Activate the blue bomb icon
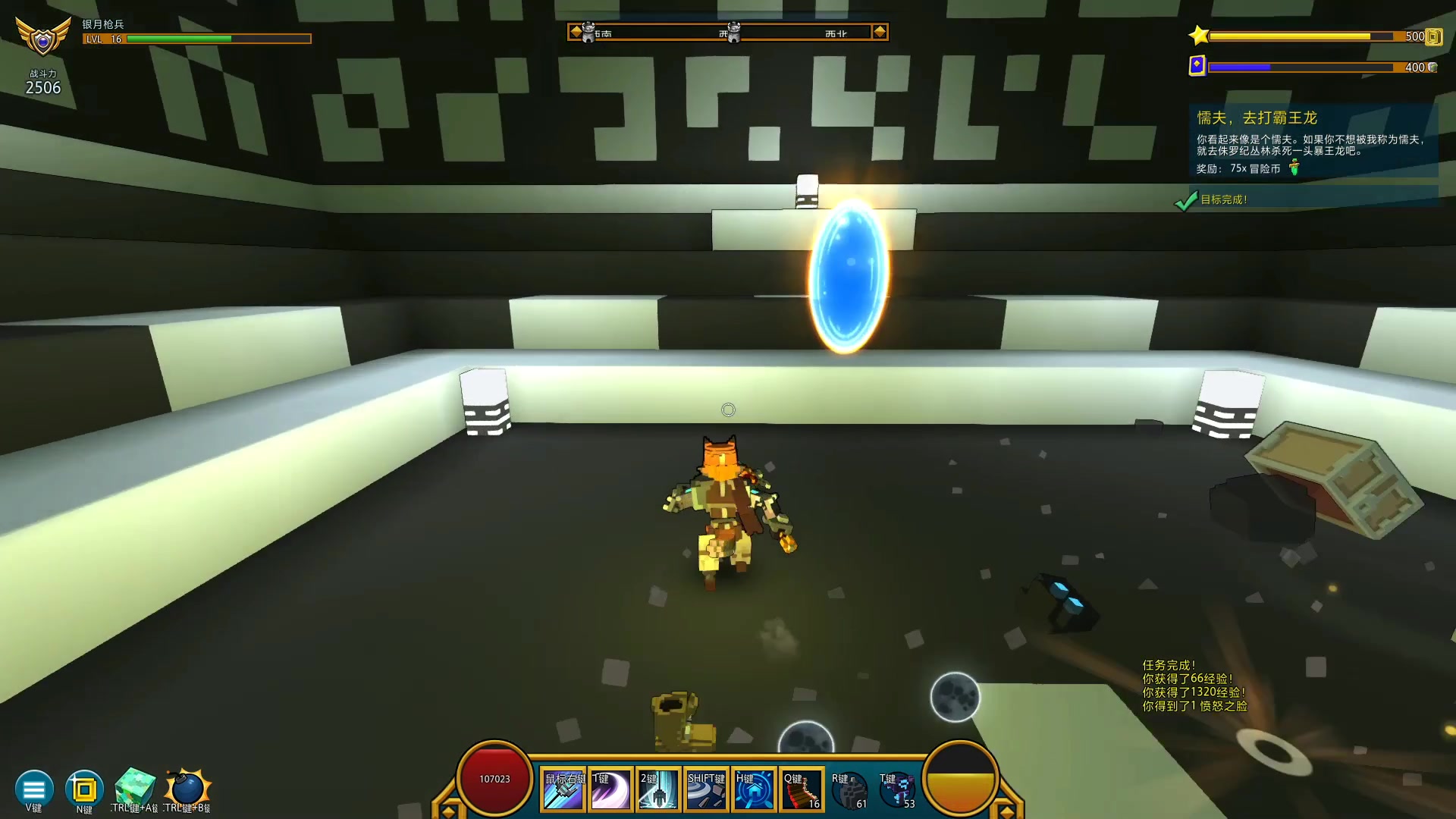Image resolution: width=1456 pixels, height=819 pixels. [187, 788]
